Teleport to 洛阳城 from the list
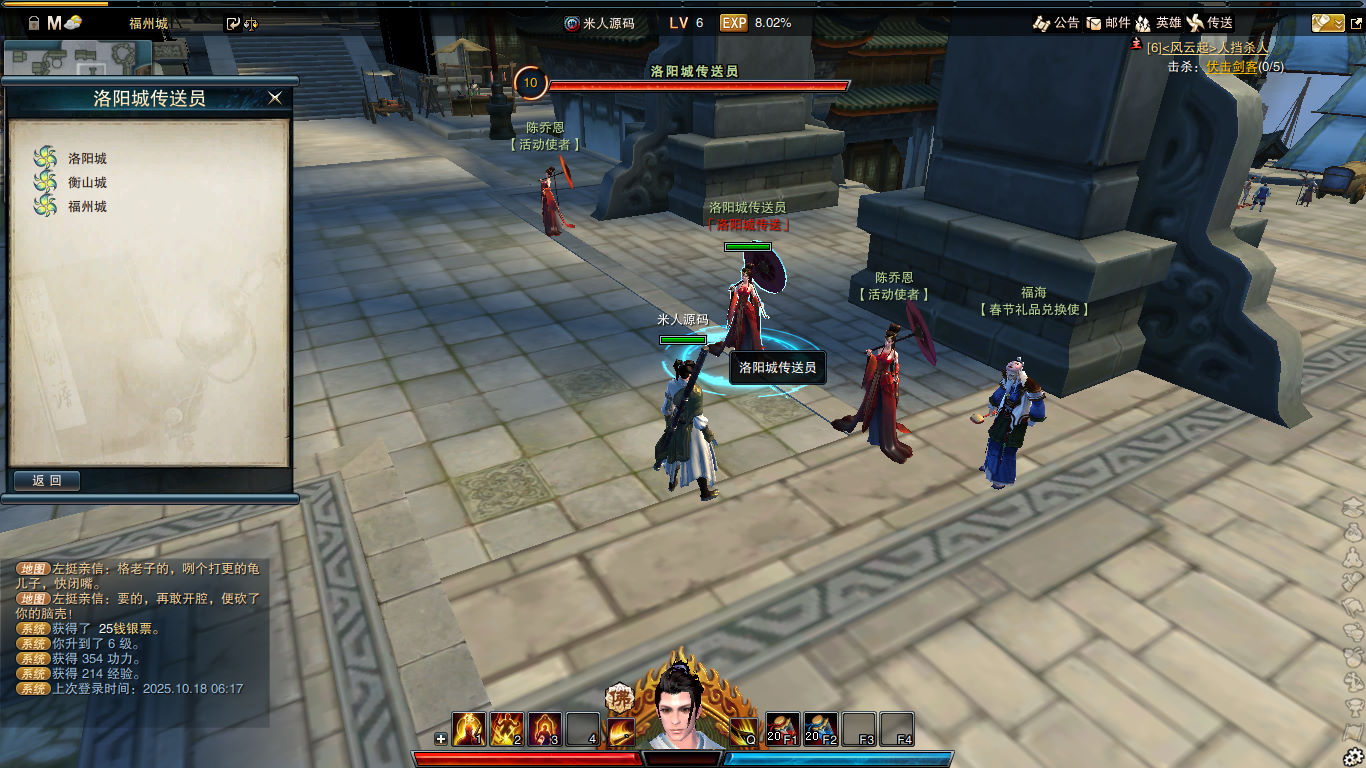 pyautogui.click(x=86, y=158)
